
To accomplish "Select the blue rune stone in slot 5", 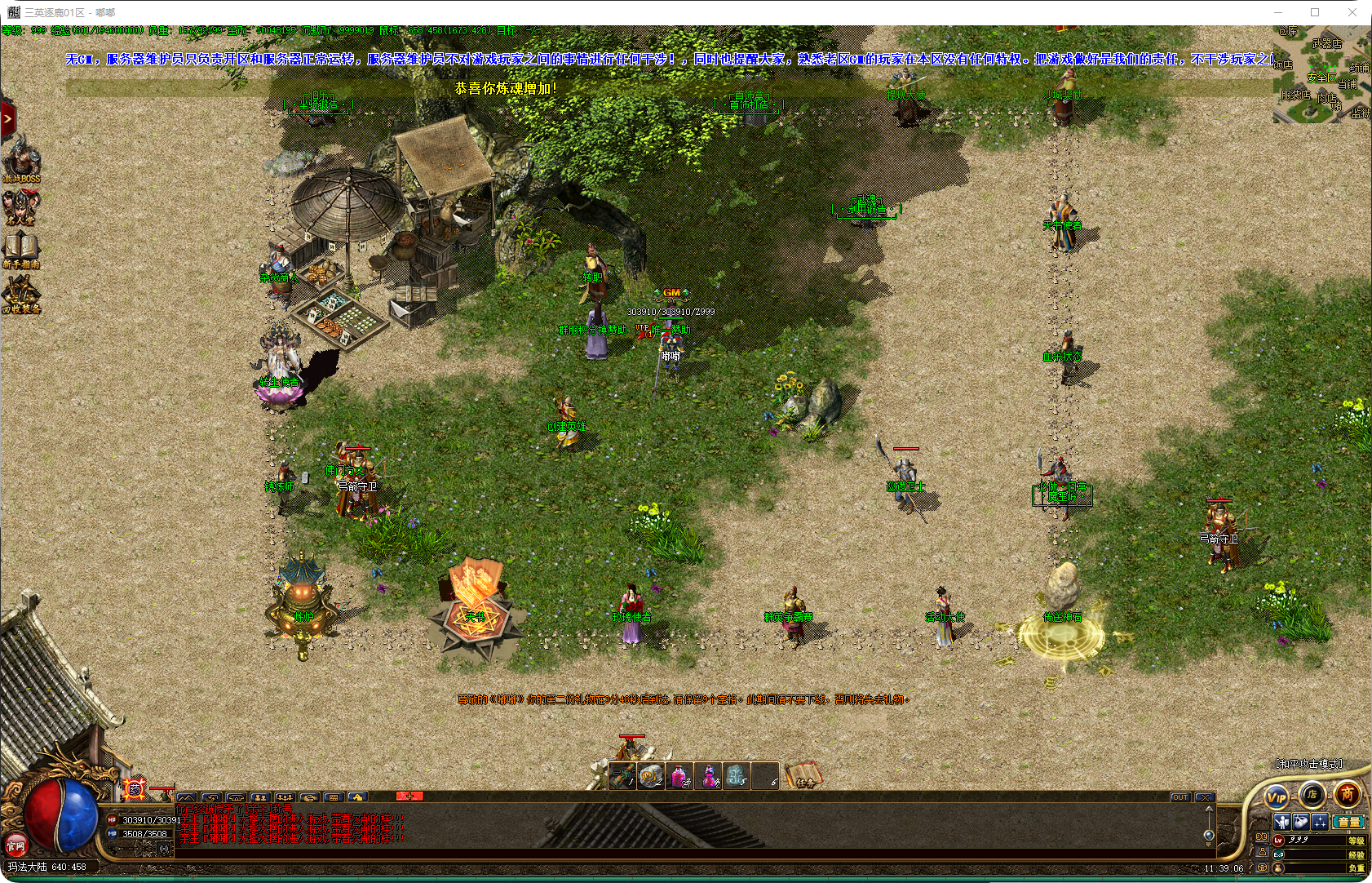I will pyautogui.click(x=736, y=775).
